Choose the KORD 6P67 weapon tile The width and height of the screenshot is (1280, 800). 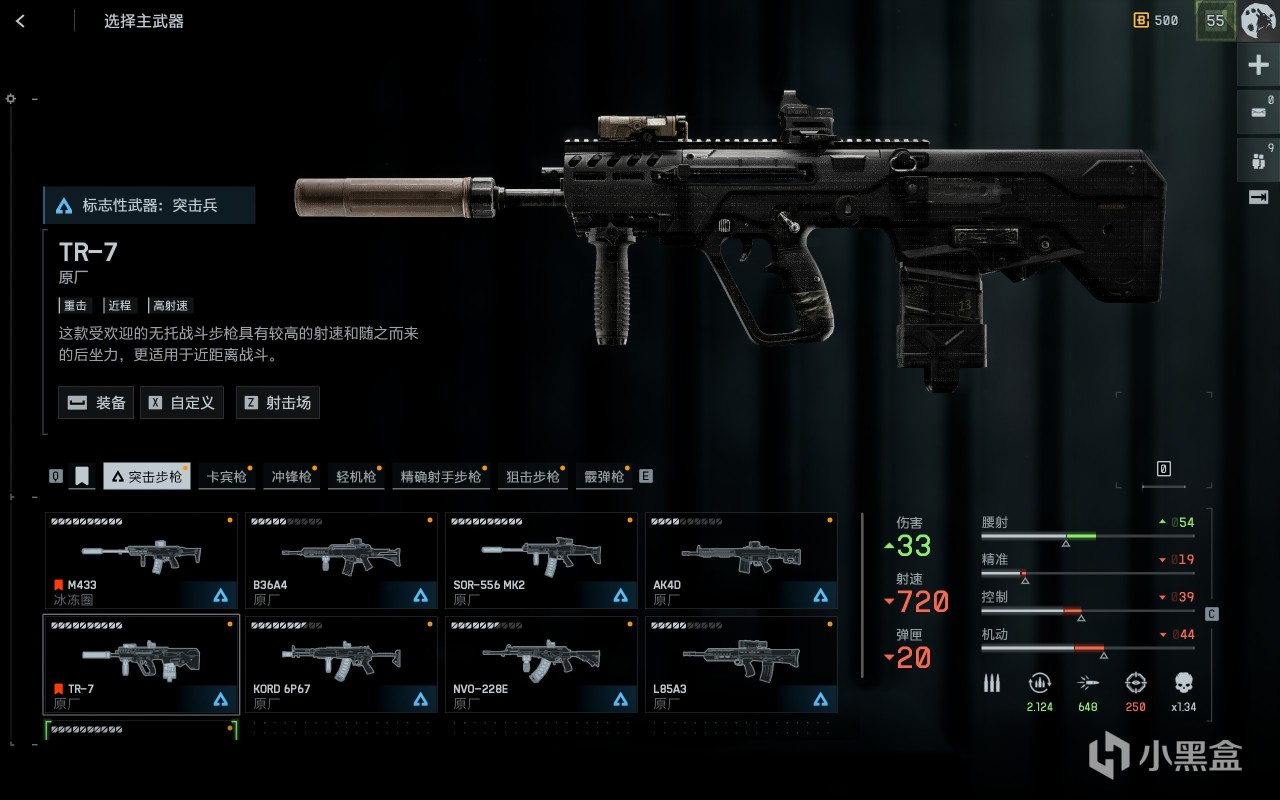[x=341, y=664]
